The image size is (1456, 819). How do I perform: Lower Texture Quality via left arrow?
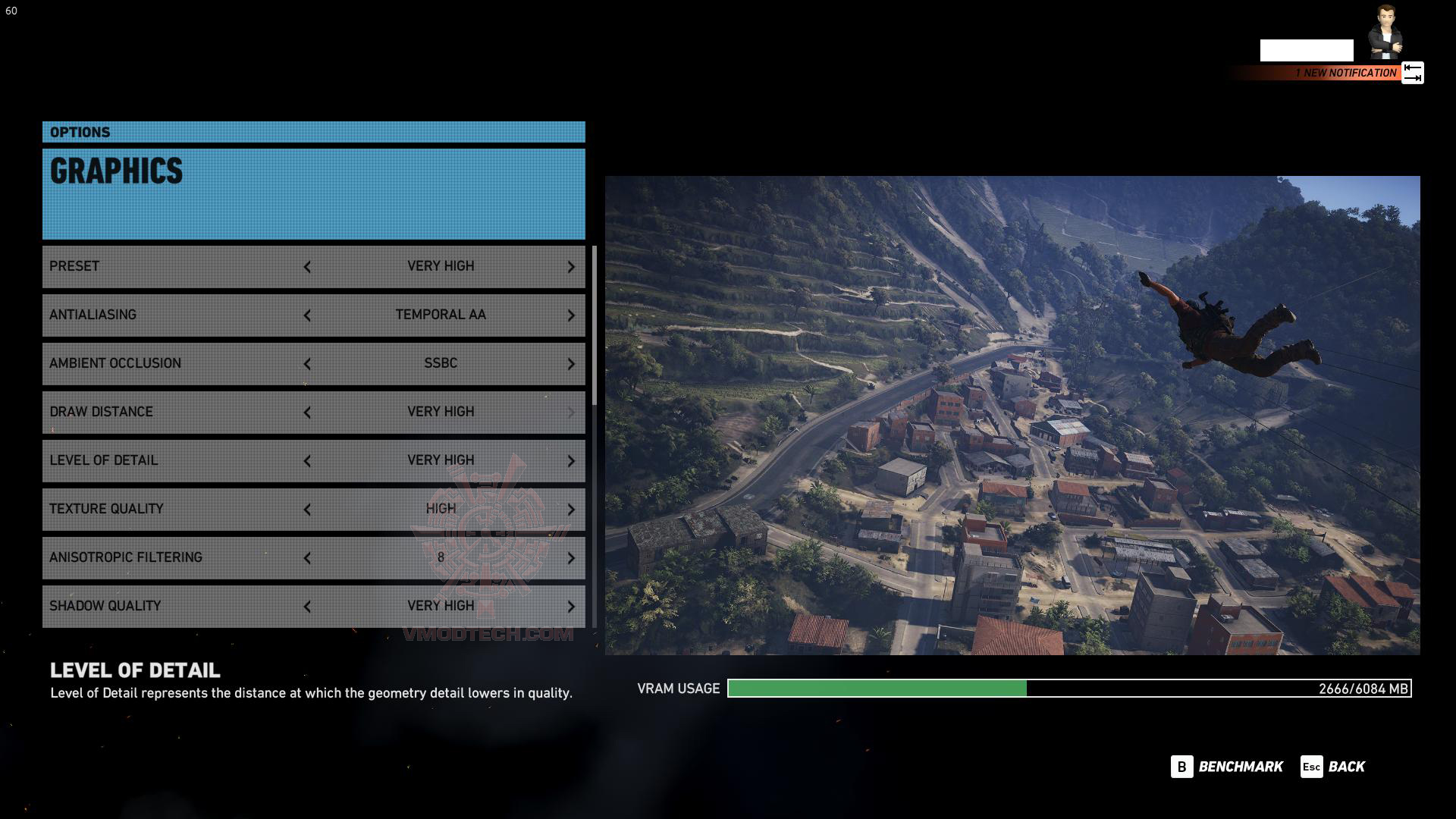coord(307,510)
